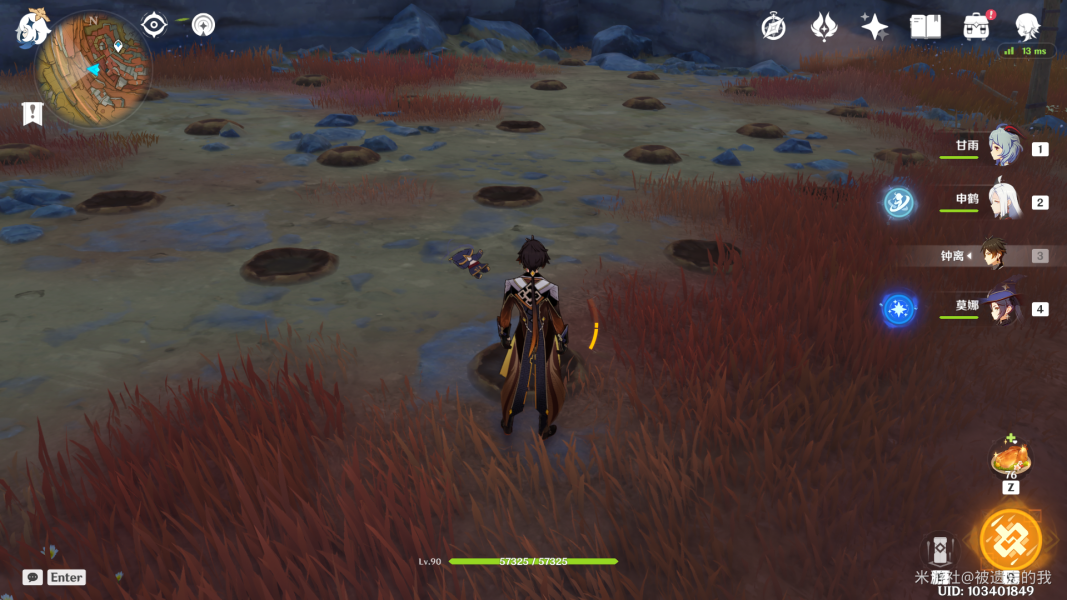Open the compass icon in the top bar

click(773, 27)
